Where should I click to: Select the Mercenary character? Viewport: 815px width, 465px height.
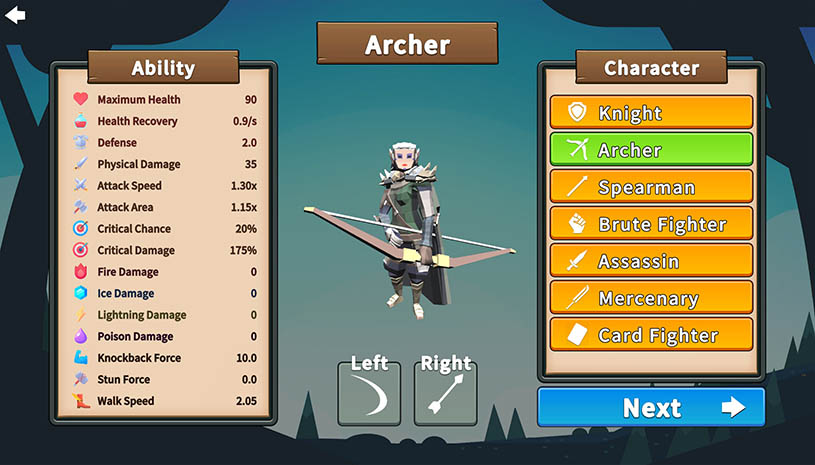[651, 297]
